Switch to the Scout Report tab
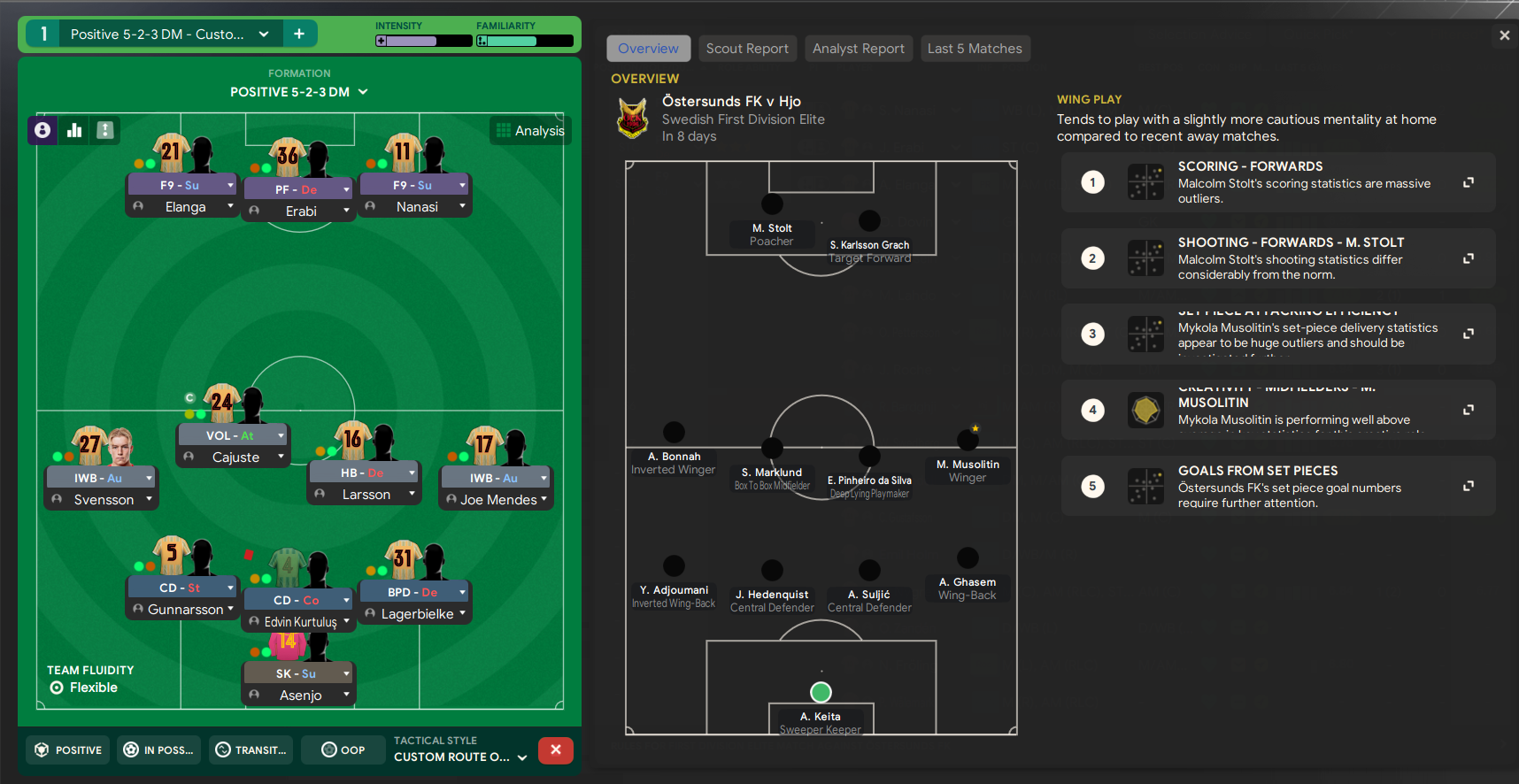The image size is (1519, 784). 747,49
